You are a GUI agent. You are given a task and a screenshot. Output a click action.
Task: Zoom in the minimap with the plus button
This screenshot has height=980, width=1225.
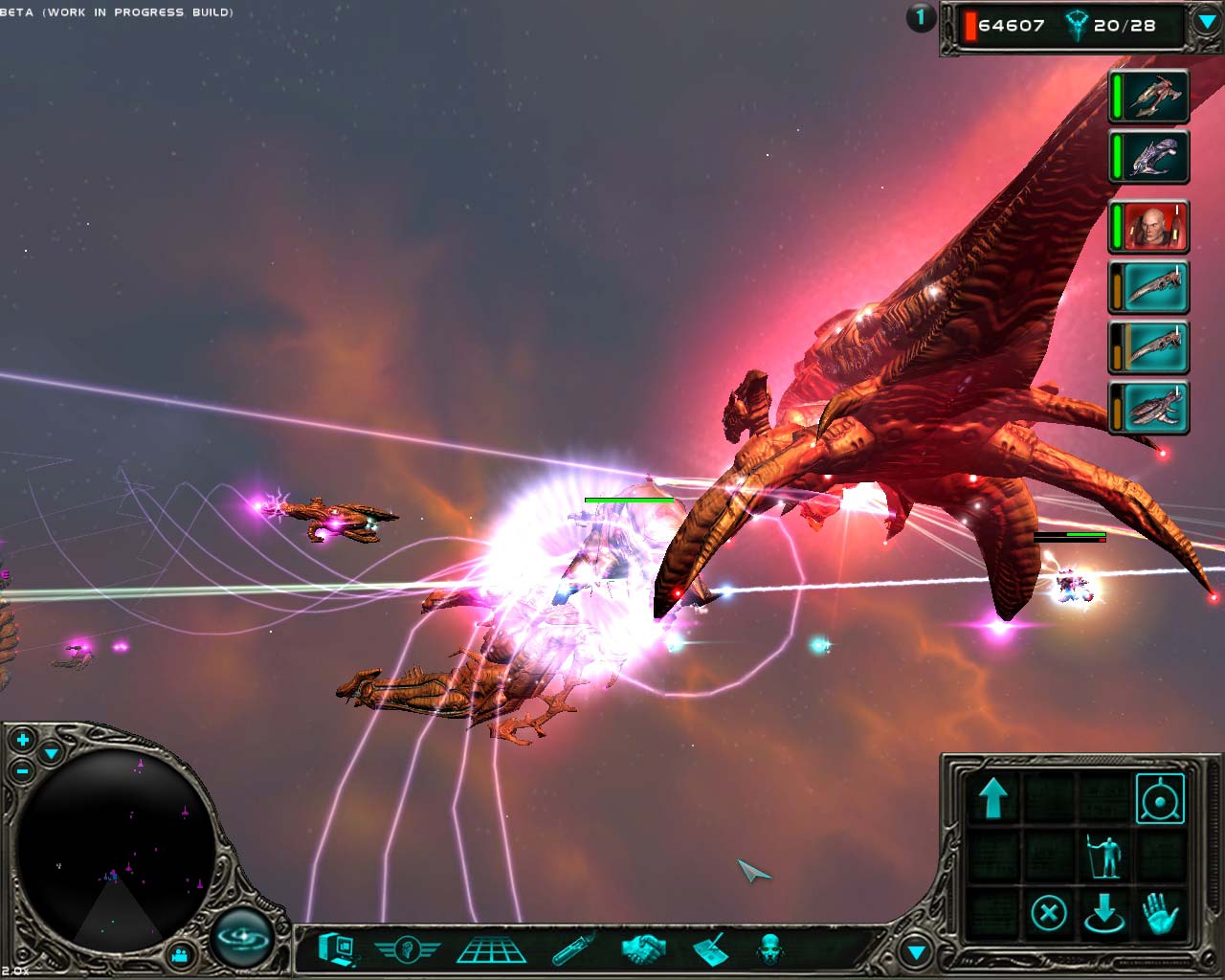(22, 740)
